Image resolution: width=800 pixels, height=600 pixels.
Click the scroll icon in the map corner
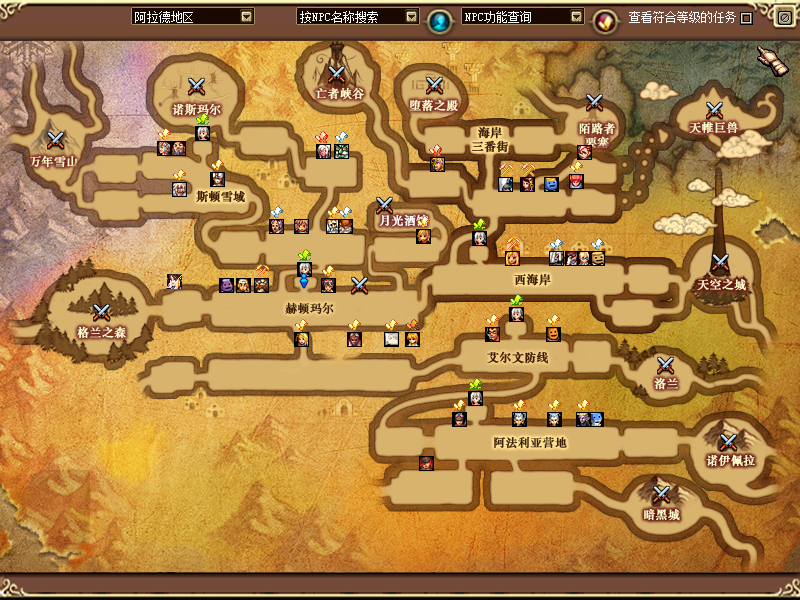coord(768,59)
